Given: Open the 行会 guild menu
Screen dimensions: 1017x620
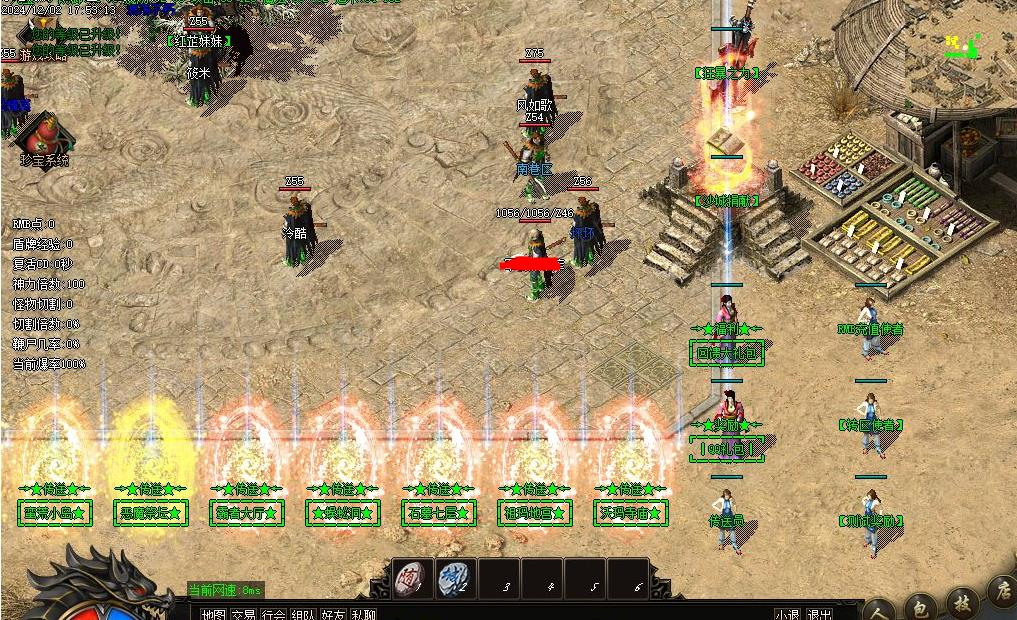Looking at the screenshot, I should [273, 614].
